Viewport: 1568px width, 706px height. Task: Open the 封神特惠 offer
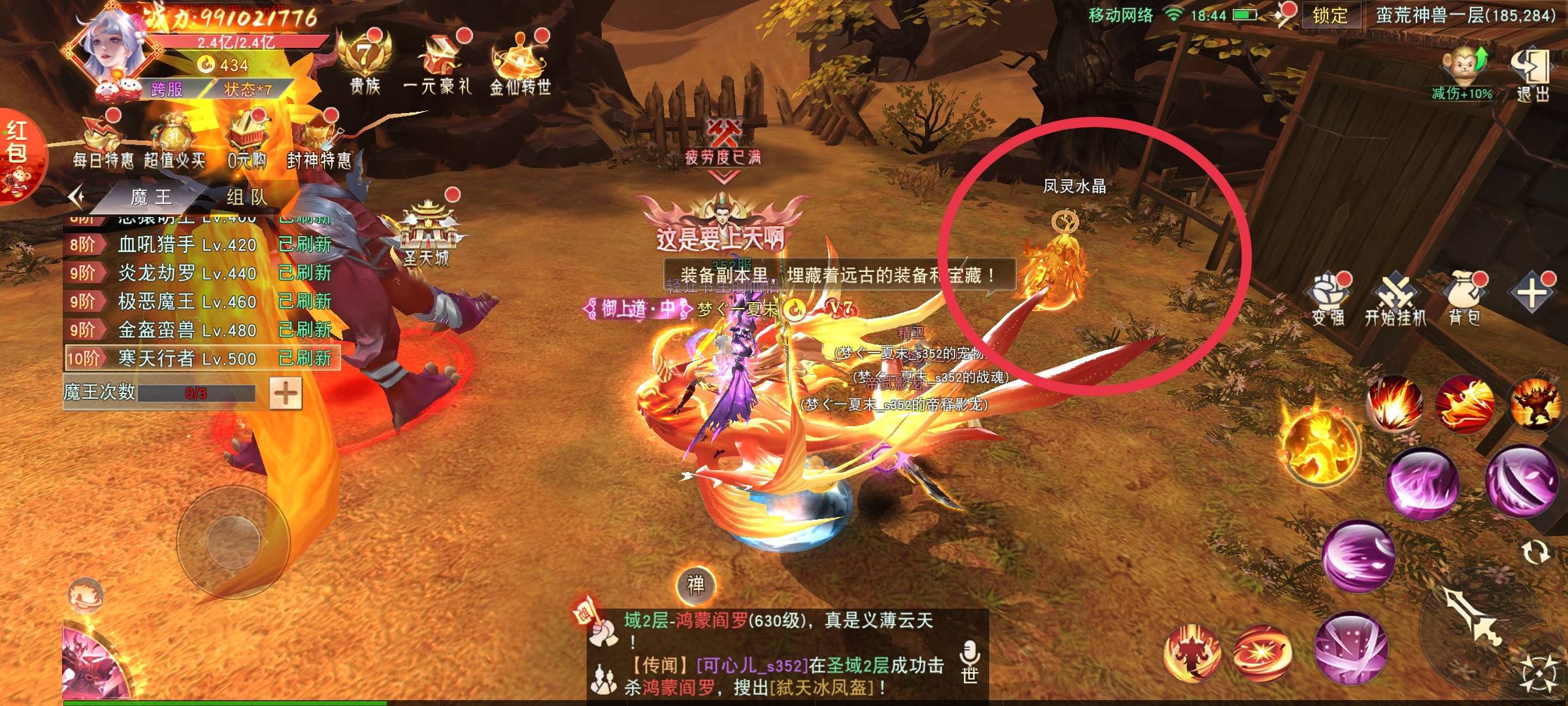(319, 142)
